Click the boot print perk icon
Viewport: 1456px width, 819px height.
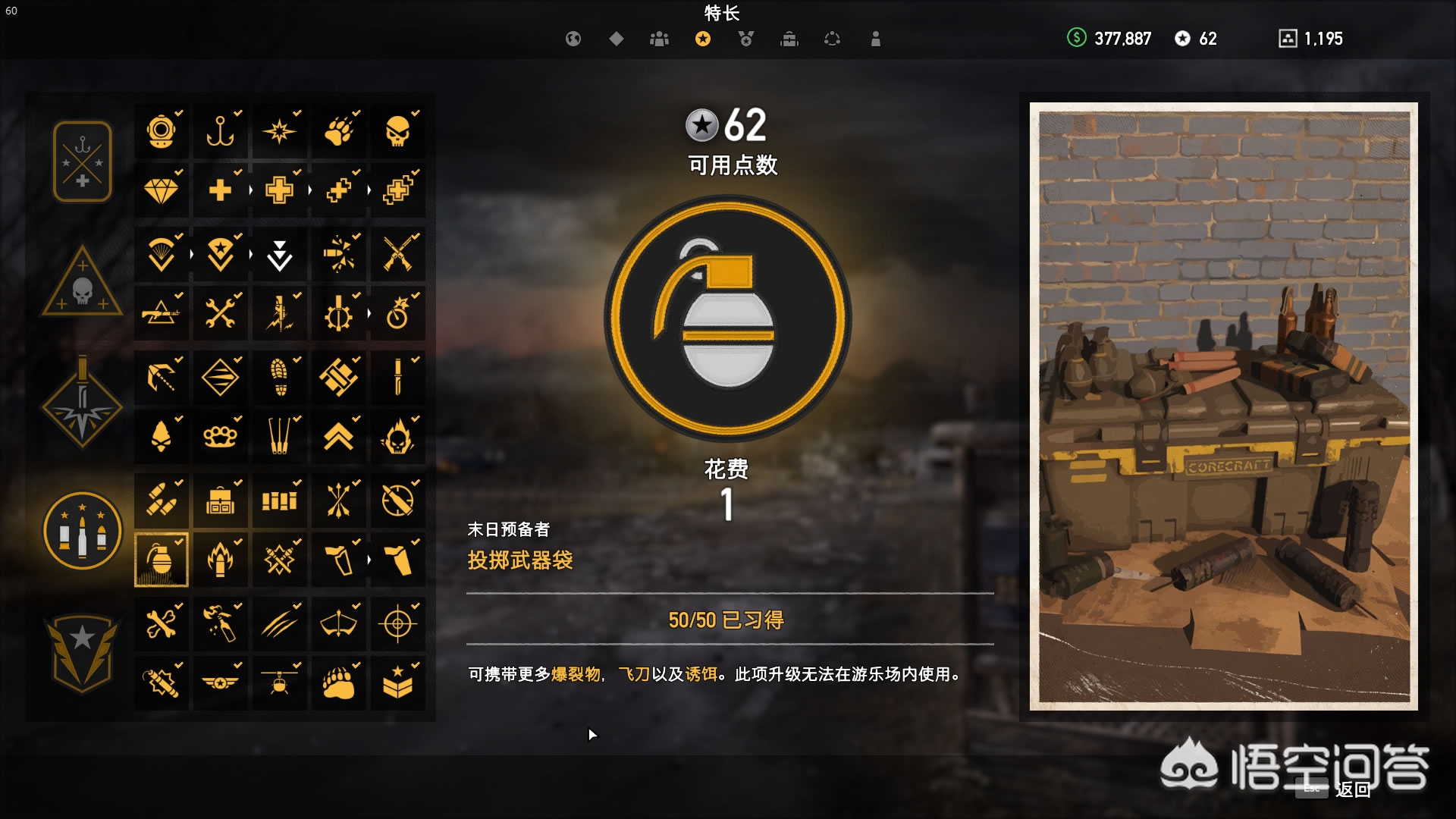tap(280, 377)
